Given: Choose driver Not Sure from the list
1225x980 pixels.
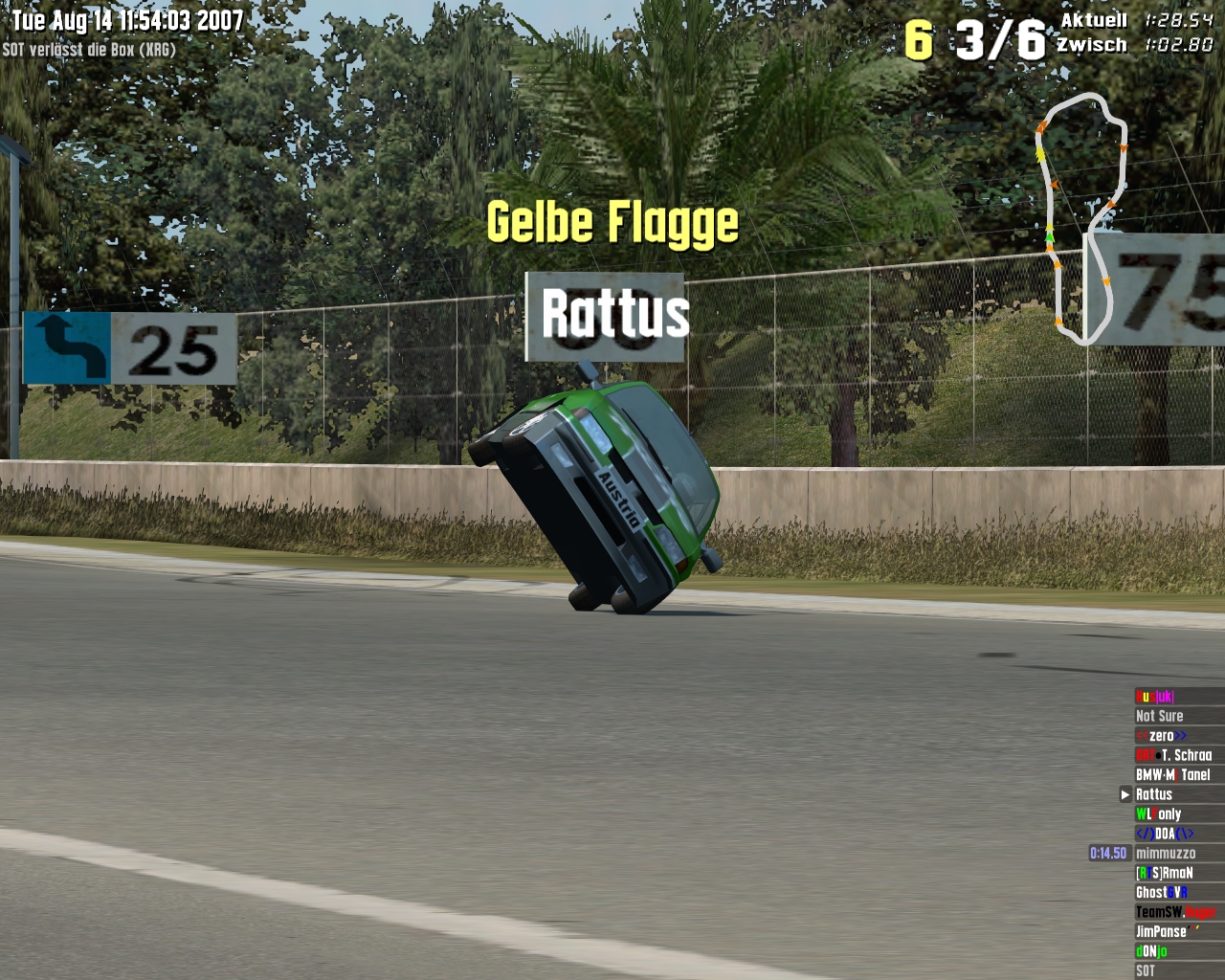Looking at the screenshot, I should (x=1160, y=716).
